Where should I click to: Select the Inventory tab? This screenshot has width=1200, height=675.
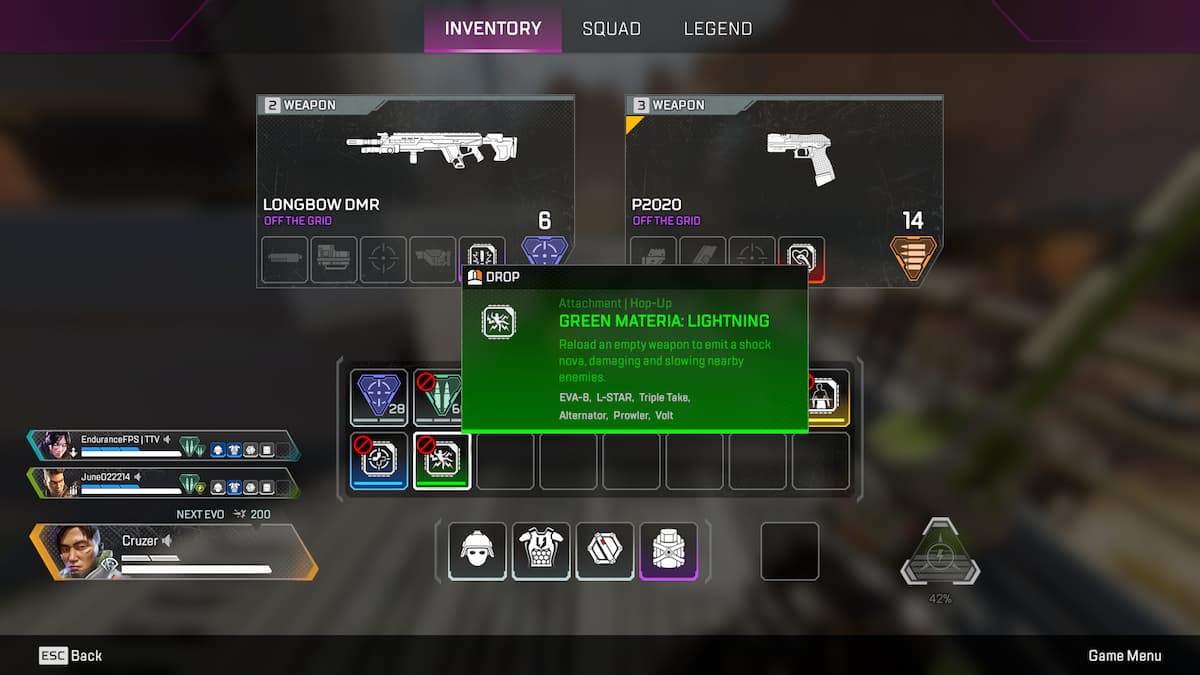point(492,28)
